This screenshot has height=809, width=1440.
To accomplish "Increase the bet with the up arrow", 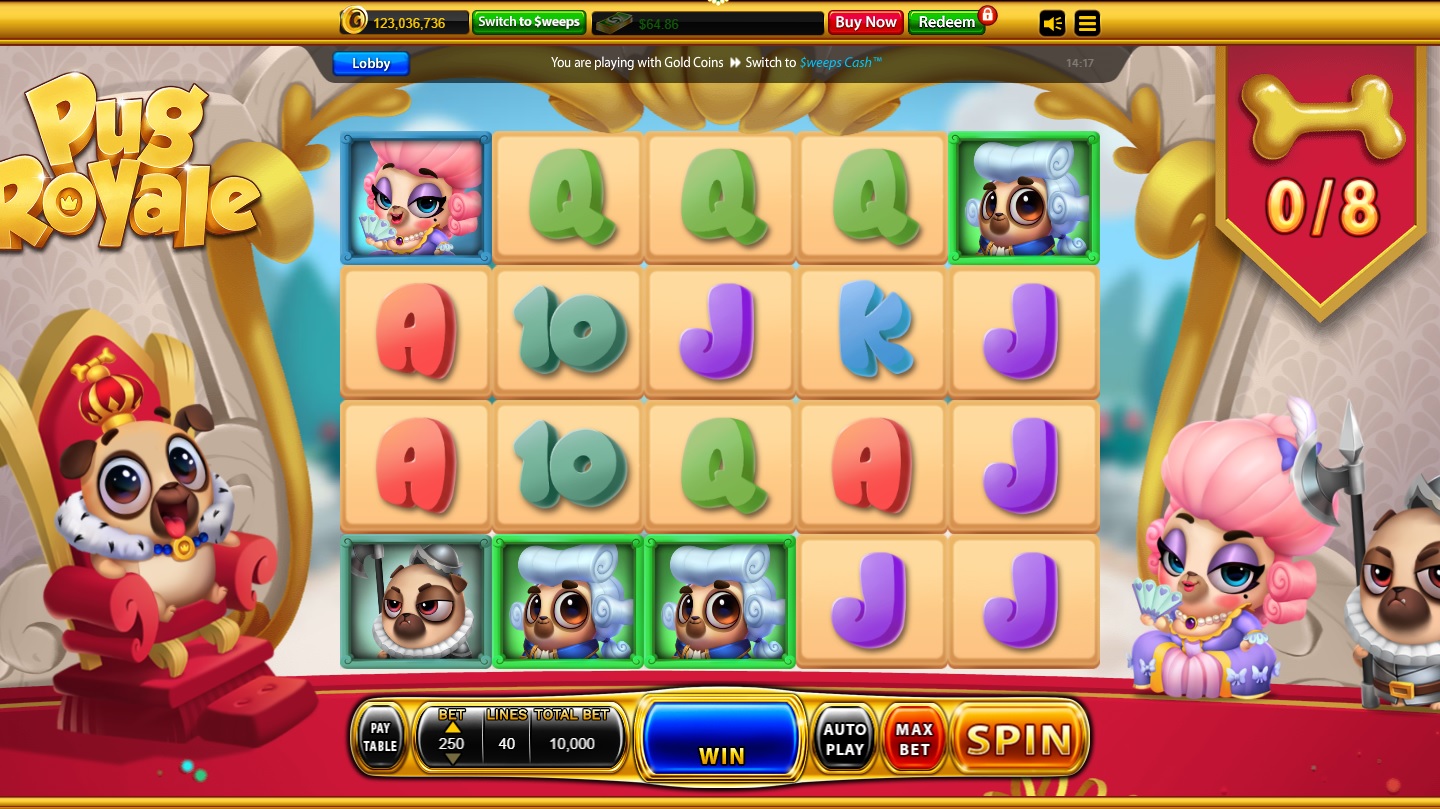I will point(452,727).
